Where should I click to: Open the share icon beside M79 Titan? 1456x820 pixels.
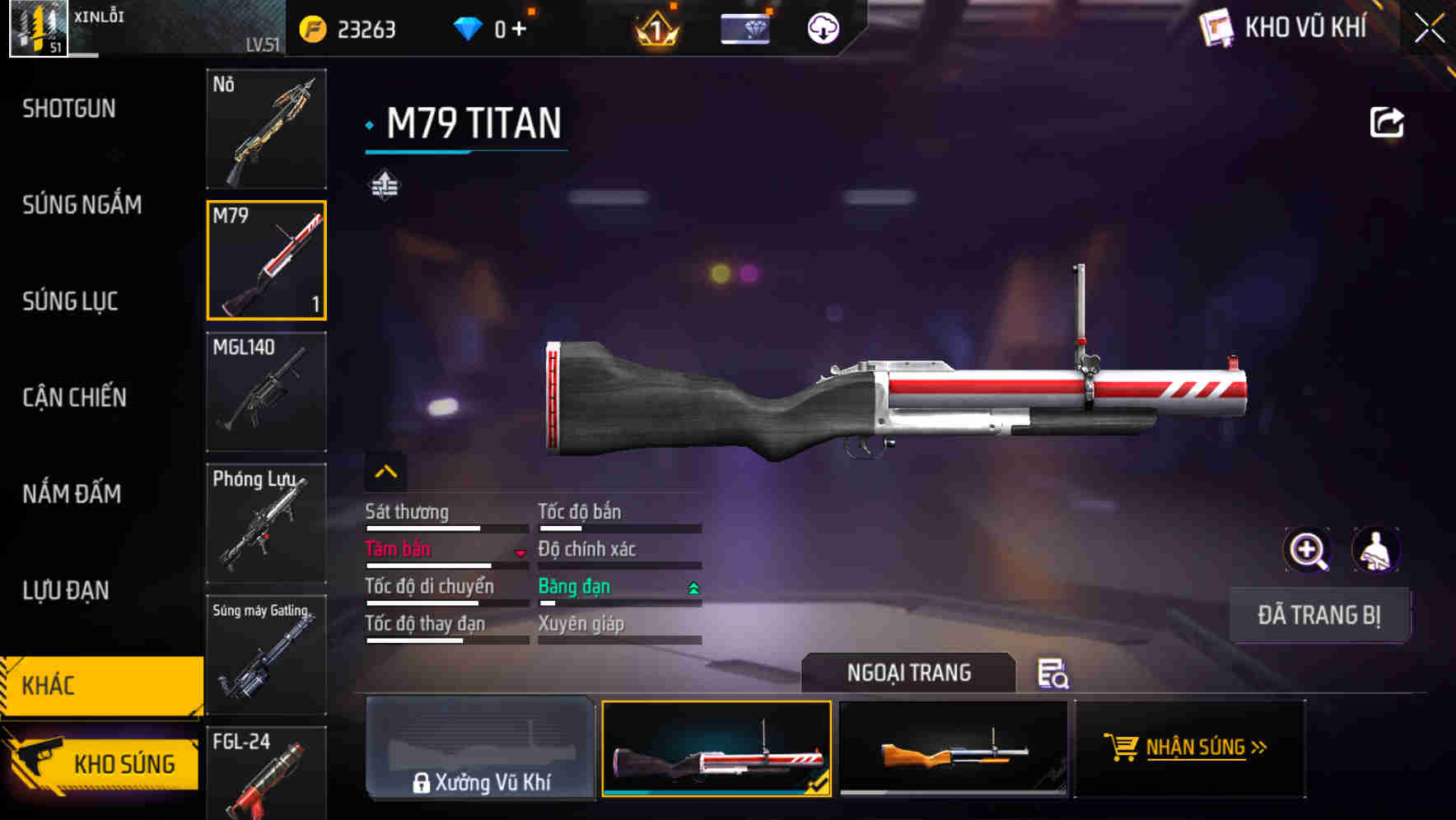(1388, 121)
